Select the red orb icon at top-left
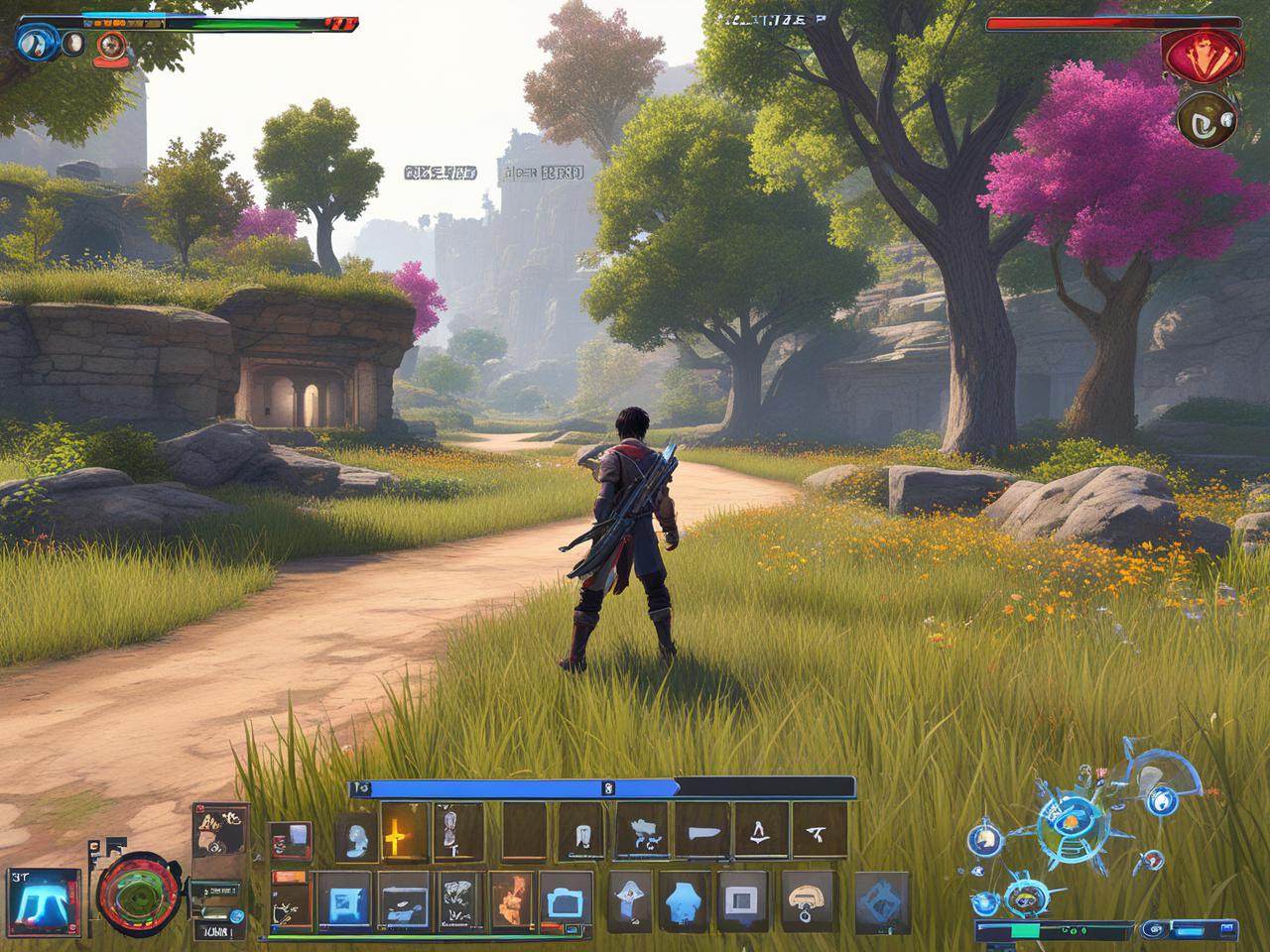Viewport: 1270px width, 952px height. (x=110, y=45)
